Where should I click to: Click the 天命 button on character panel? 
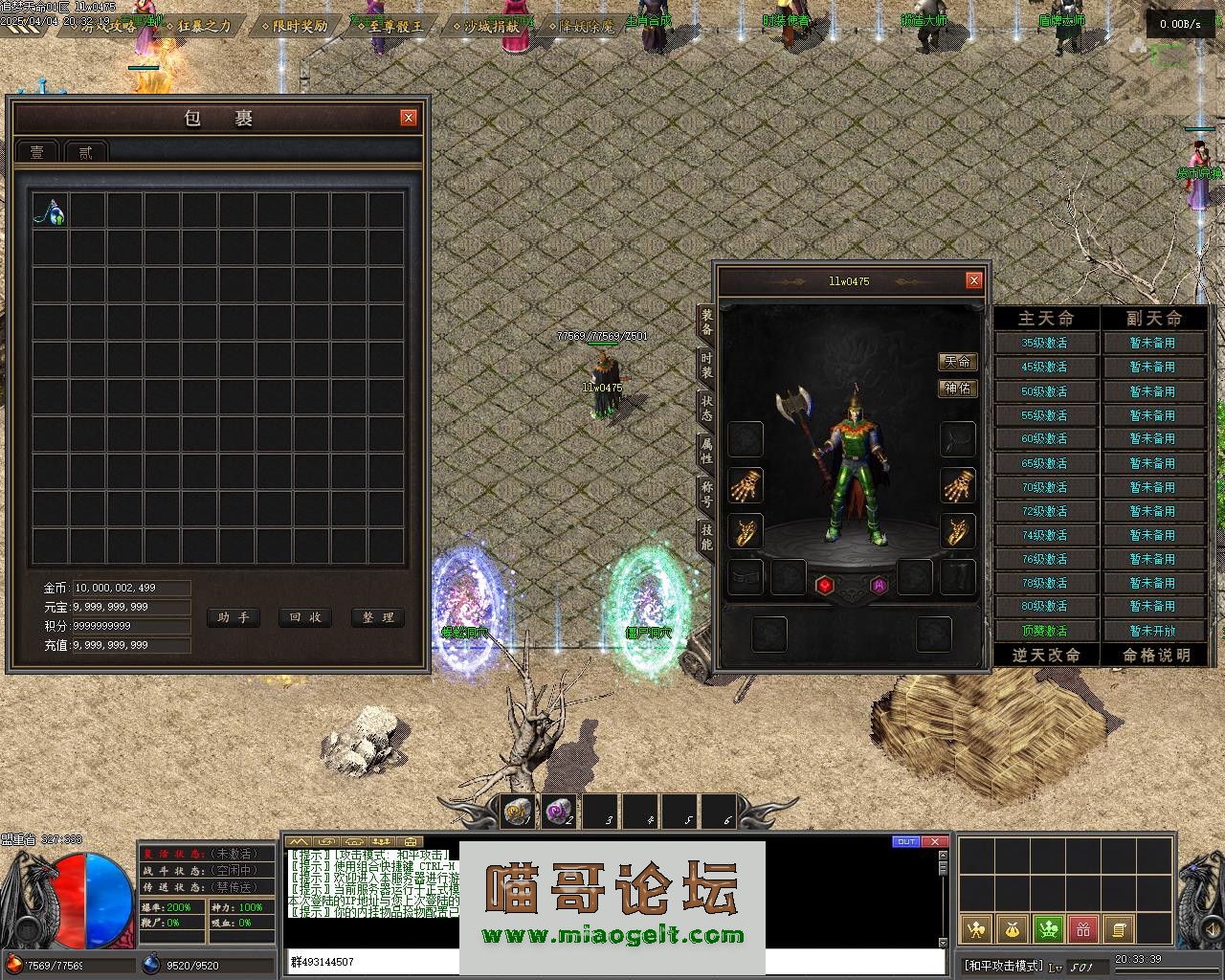point(957,362)
